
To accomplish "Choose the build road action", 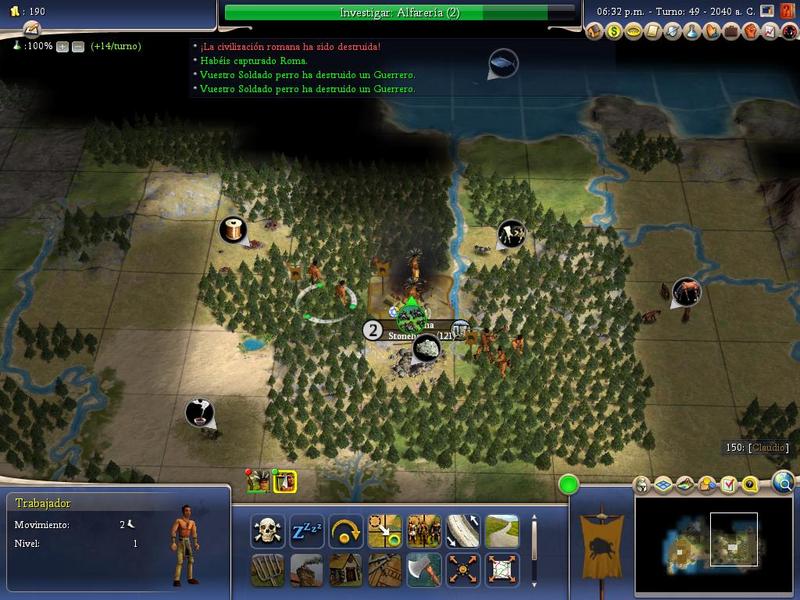I will (502, 531).
